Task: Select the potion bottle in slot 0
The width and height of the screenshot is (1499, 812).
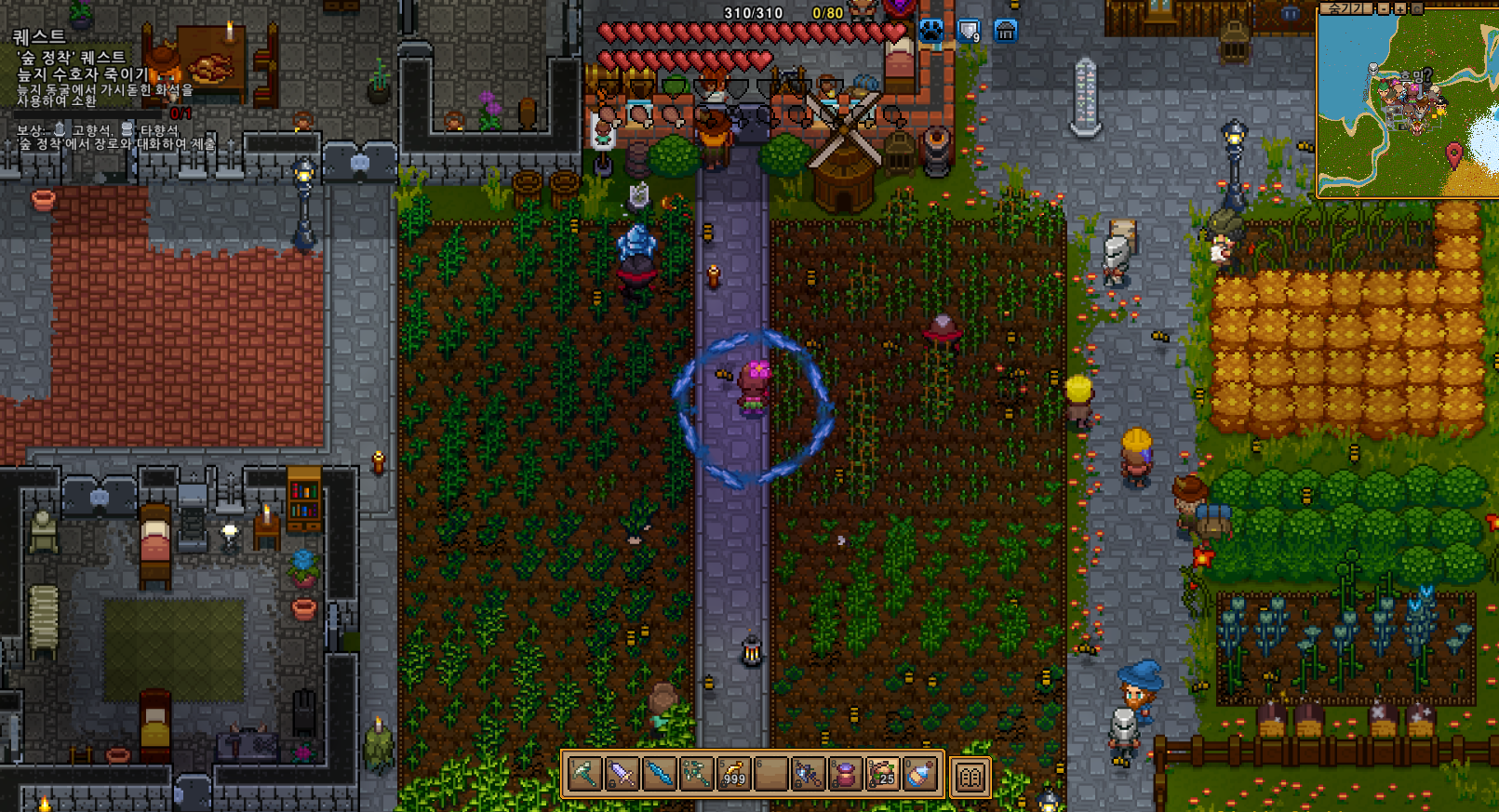Action: [919, 773]
